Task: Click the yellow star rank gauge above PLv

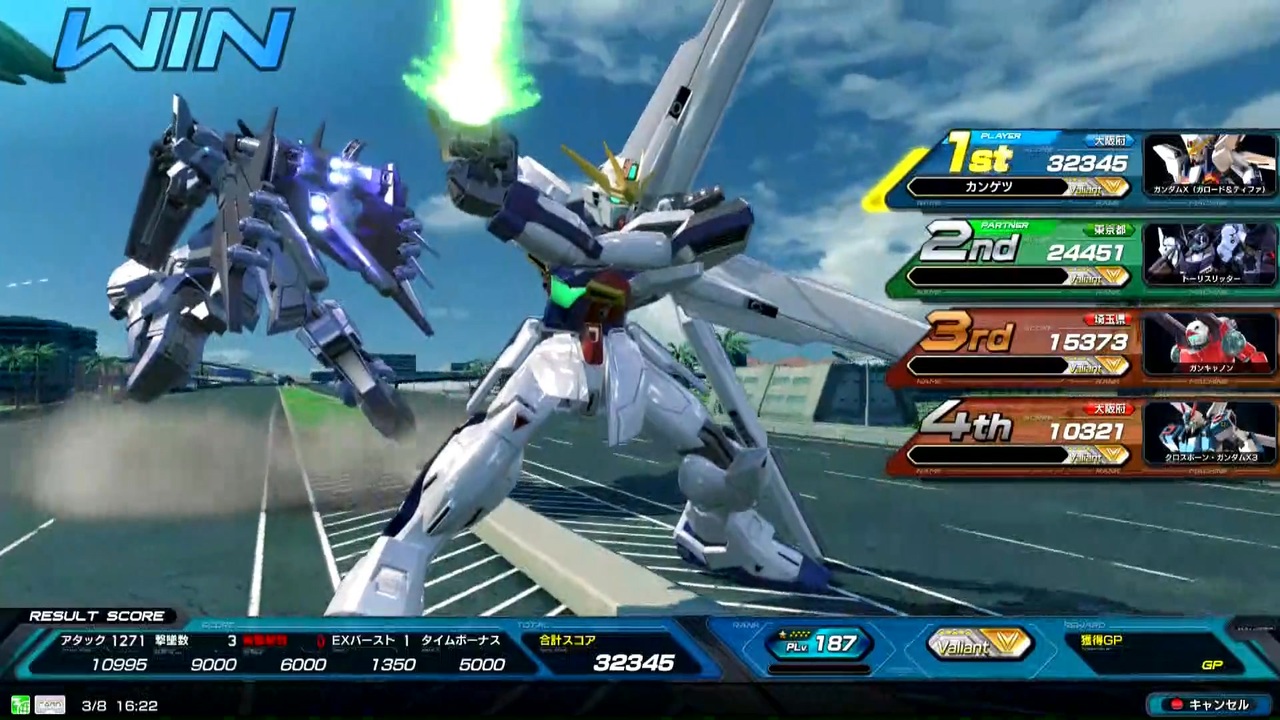Action: point(793,632)
